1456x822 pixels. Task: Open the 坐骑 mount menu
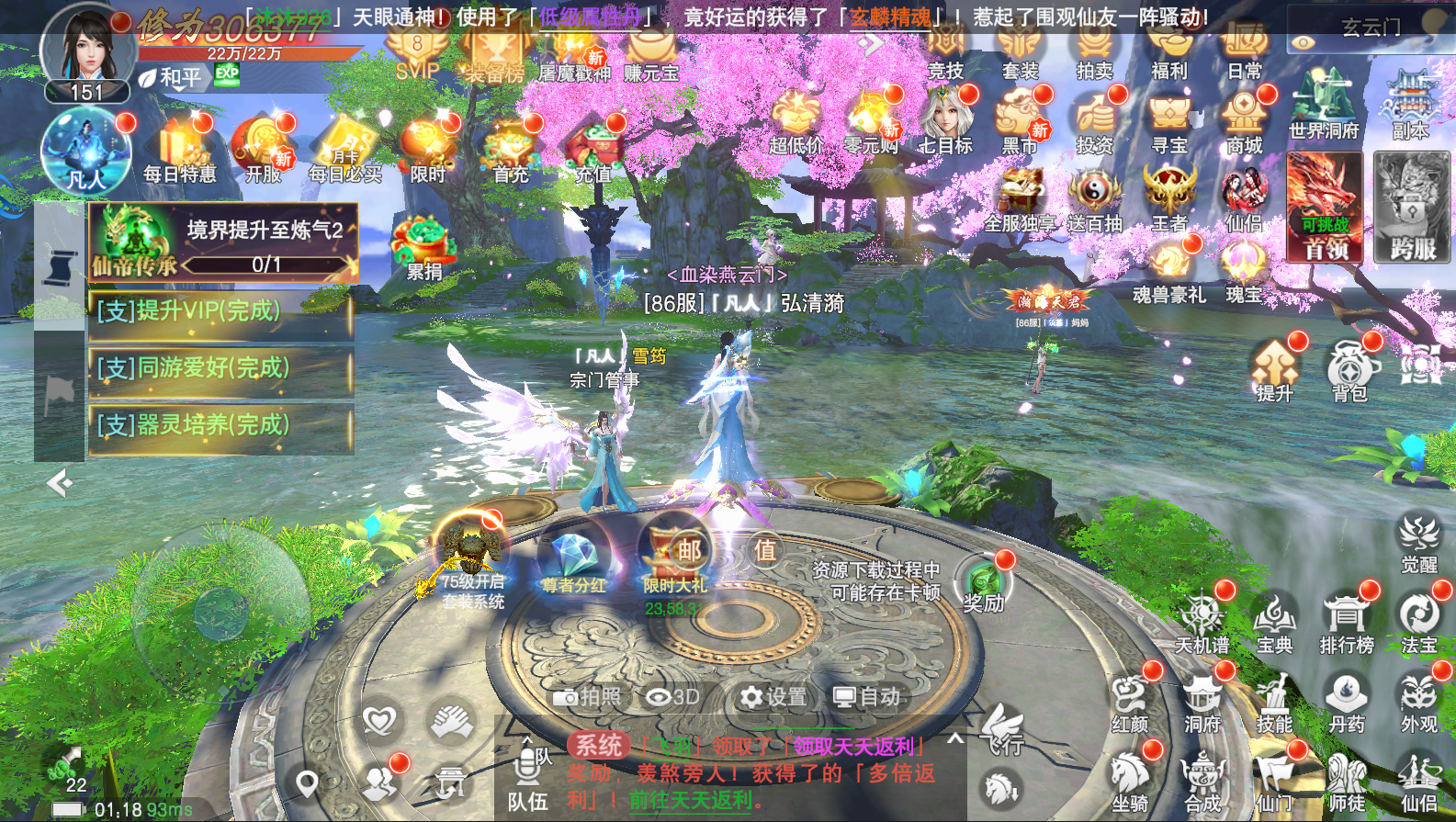1130,781
